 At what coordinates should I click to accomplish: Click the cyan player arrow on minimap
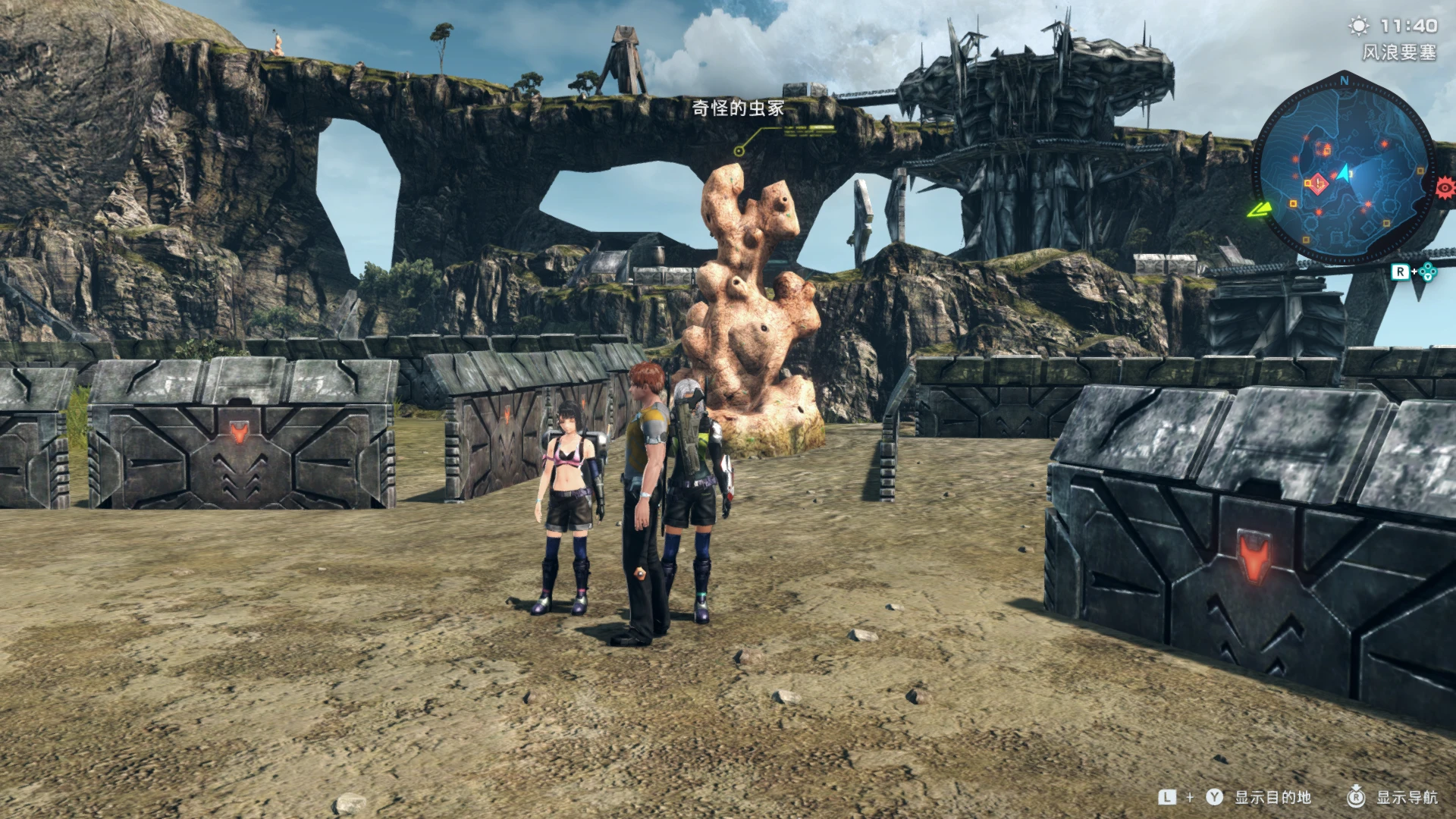1345,174
